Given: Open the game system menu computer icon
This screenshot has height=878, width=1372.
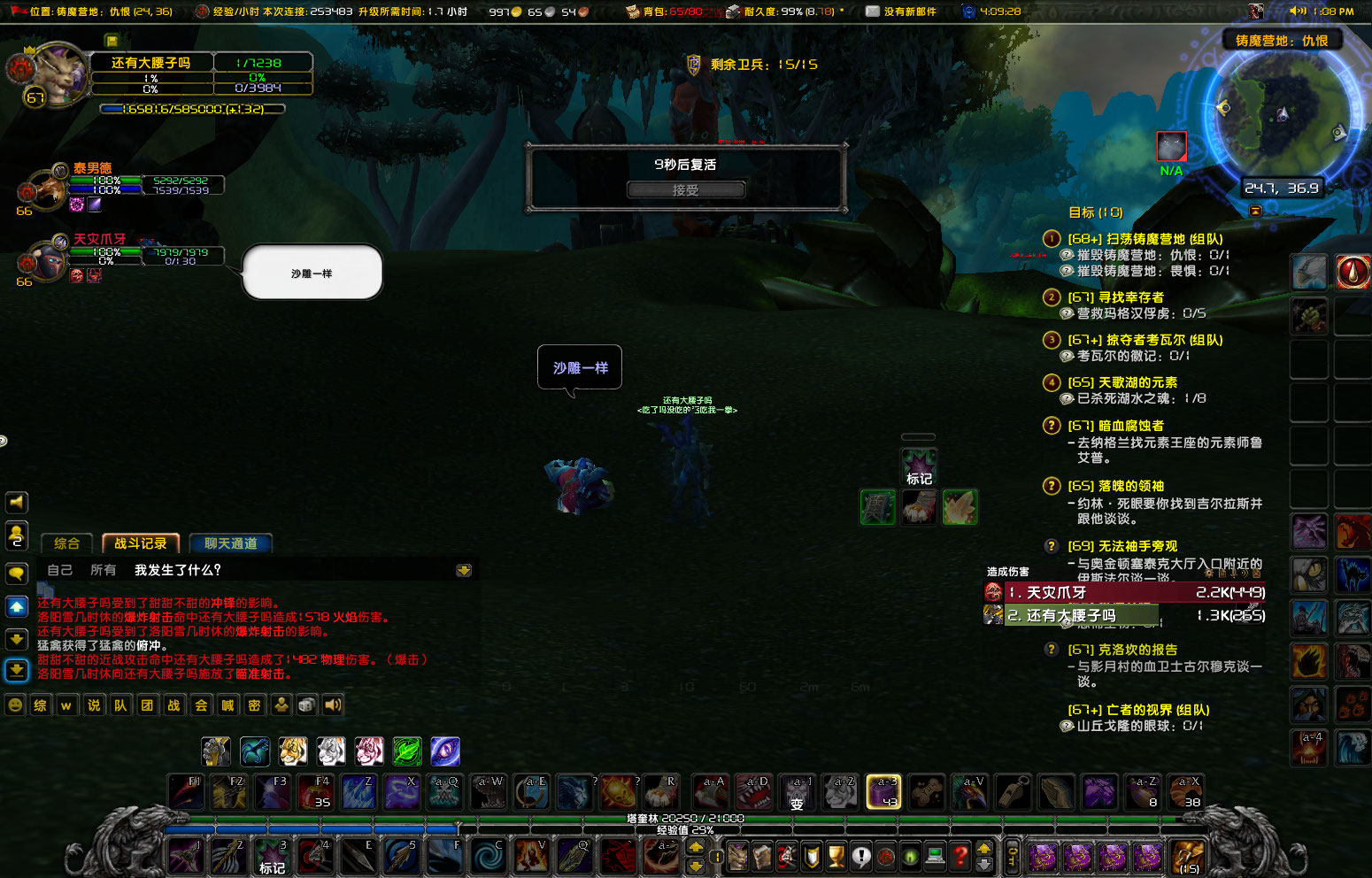Looking at the screenshot, I should [x=934, y=857].
